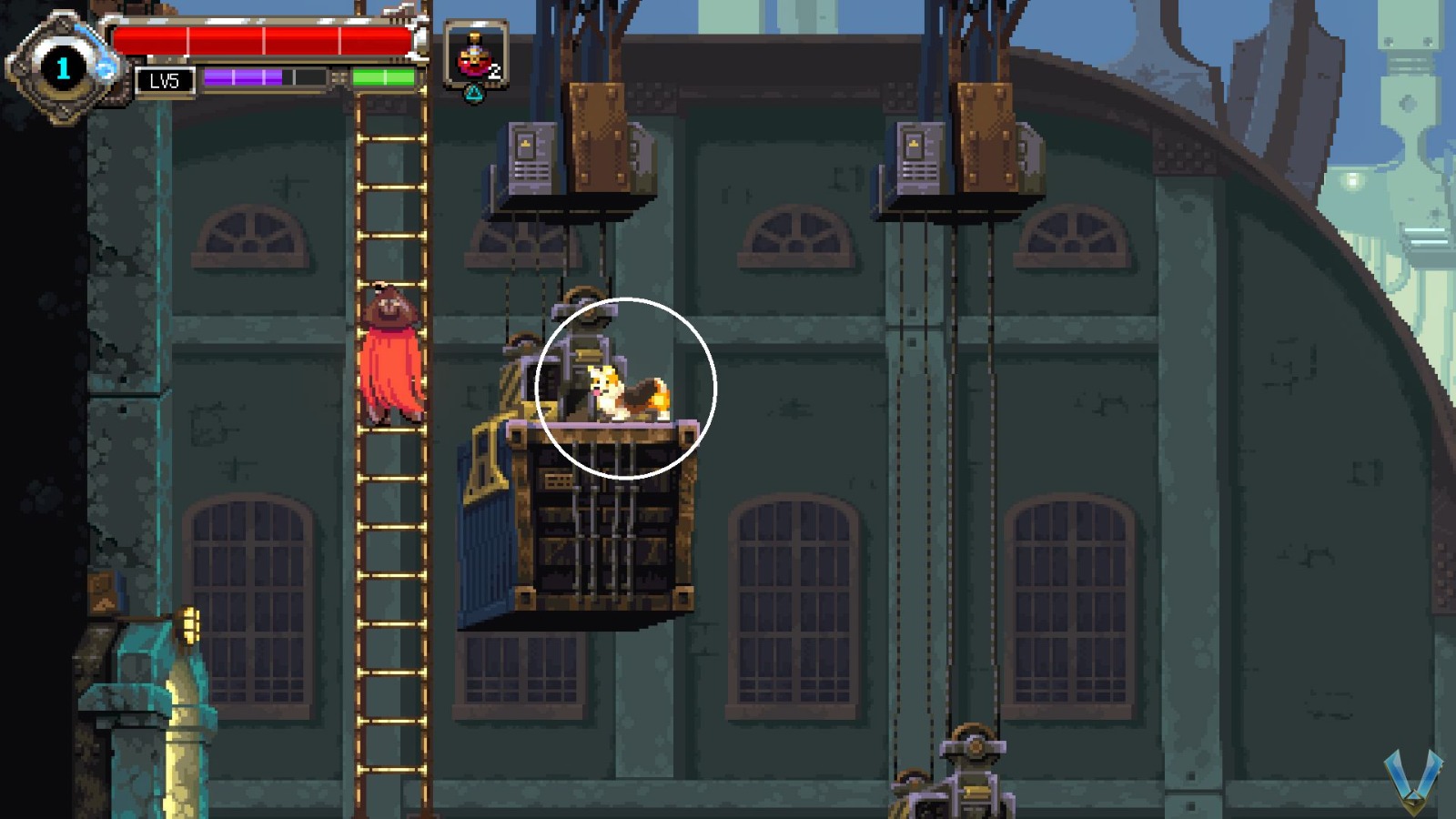Select the circular emblem showing number 1

point(62,66)
